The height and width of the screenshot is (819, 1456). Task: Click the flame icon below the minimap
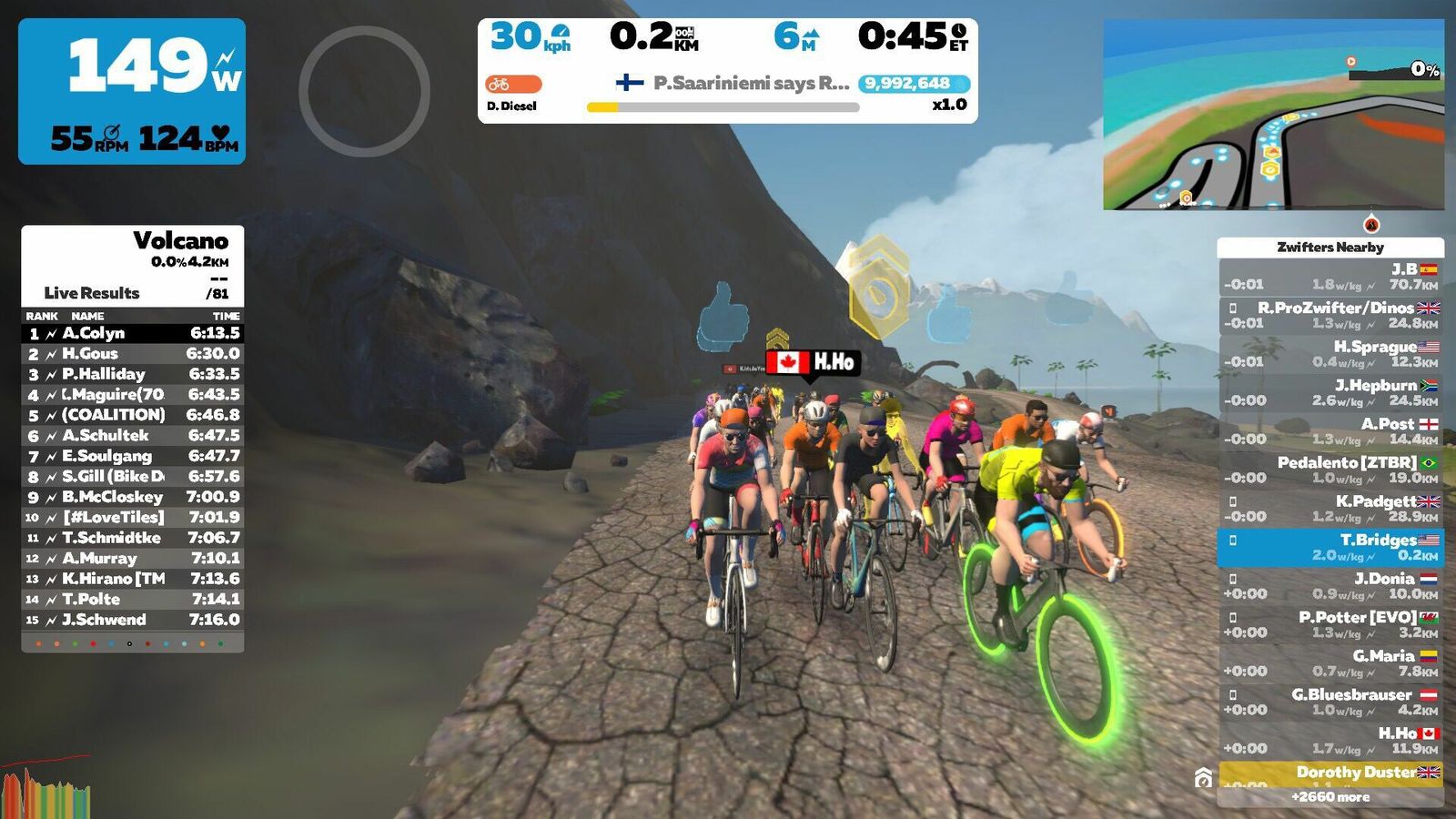(1371, 224)
